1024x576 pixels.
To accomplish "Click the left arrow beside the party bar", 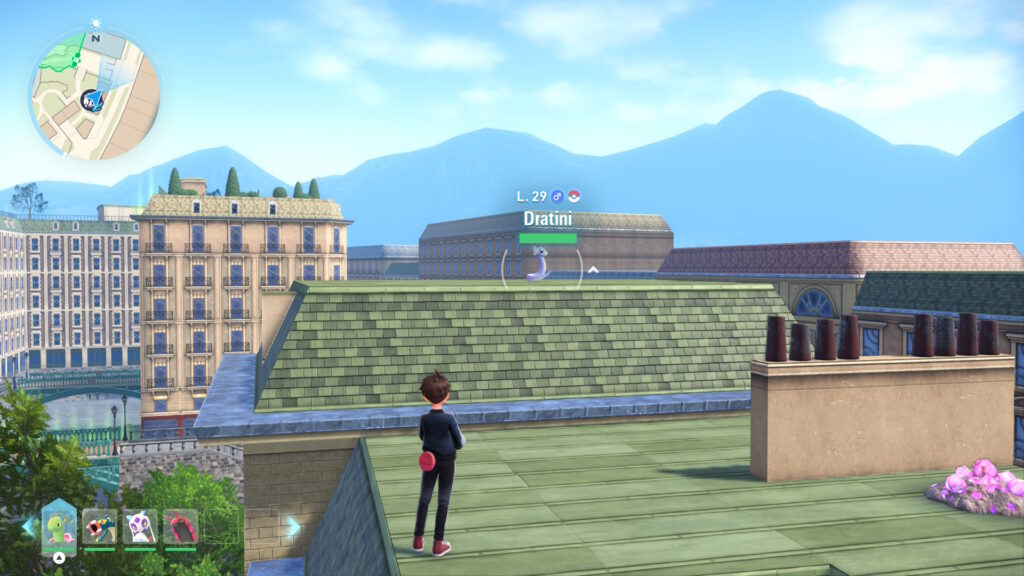I will tap(27, 525).
